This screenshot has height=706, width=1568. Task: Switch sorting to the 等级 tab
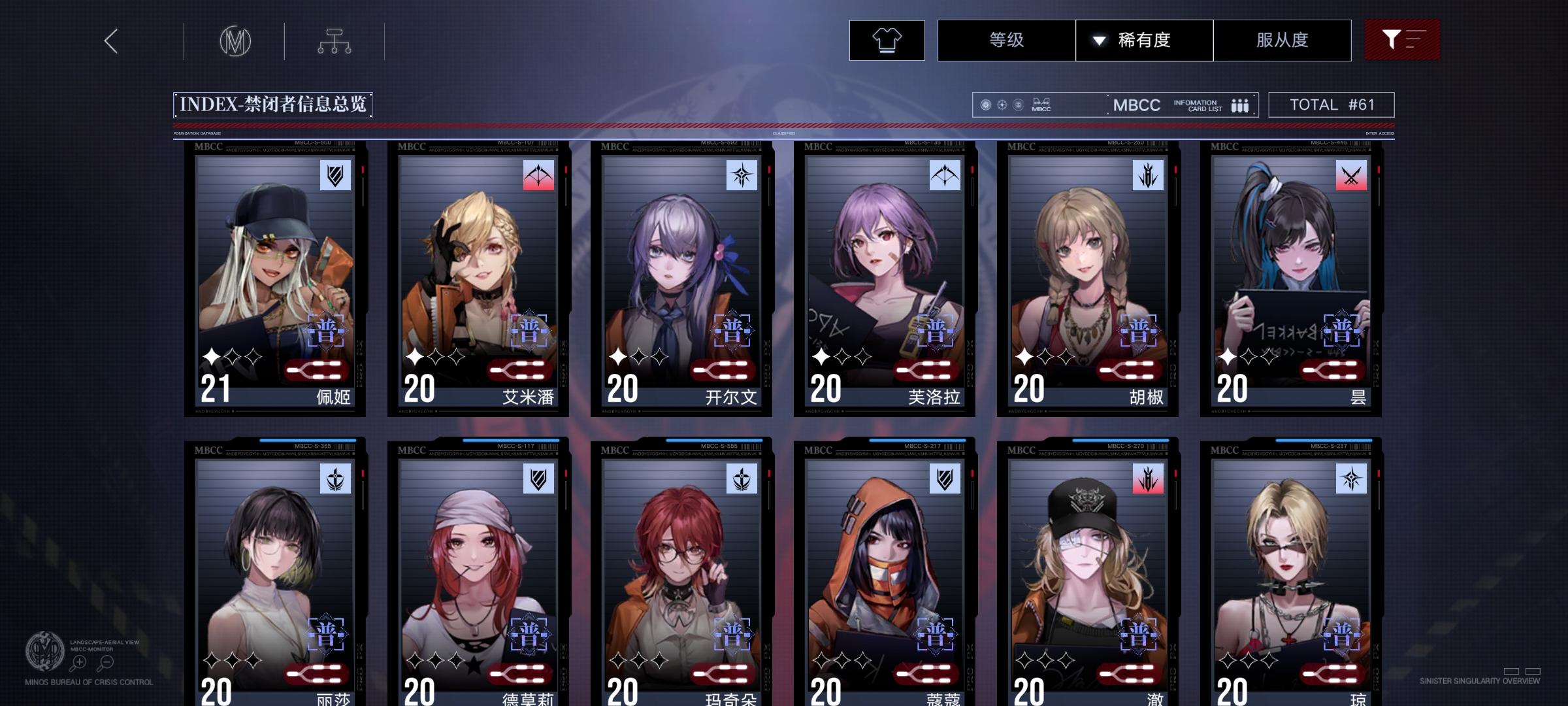click(1007, 40)
